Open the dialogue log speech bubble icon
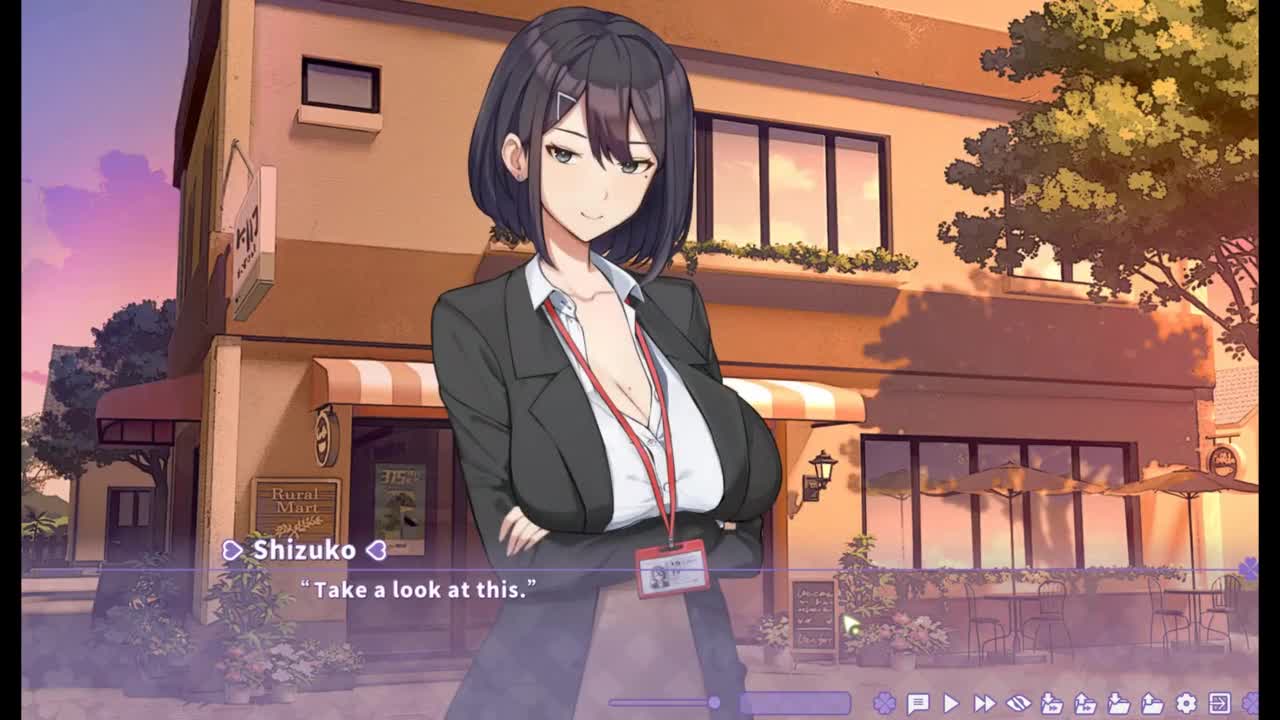Screen dimensions: 1280x720 click(917, 703)
